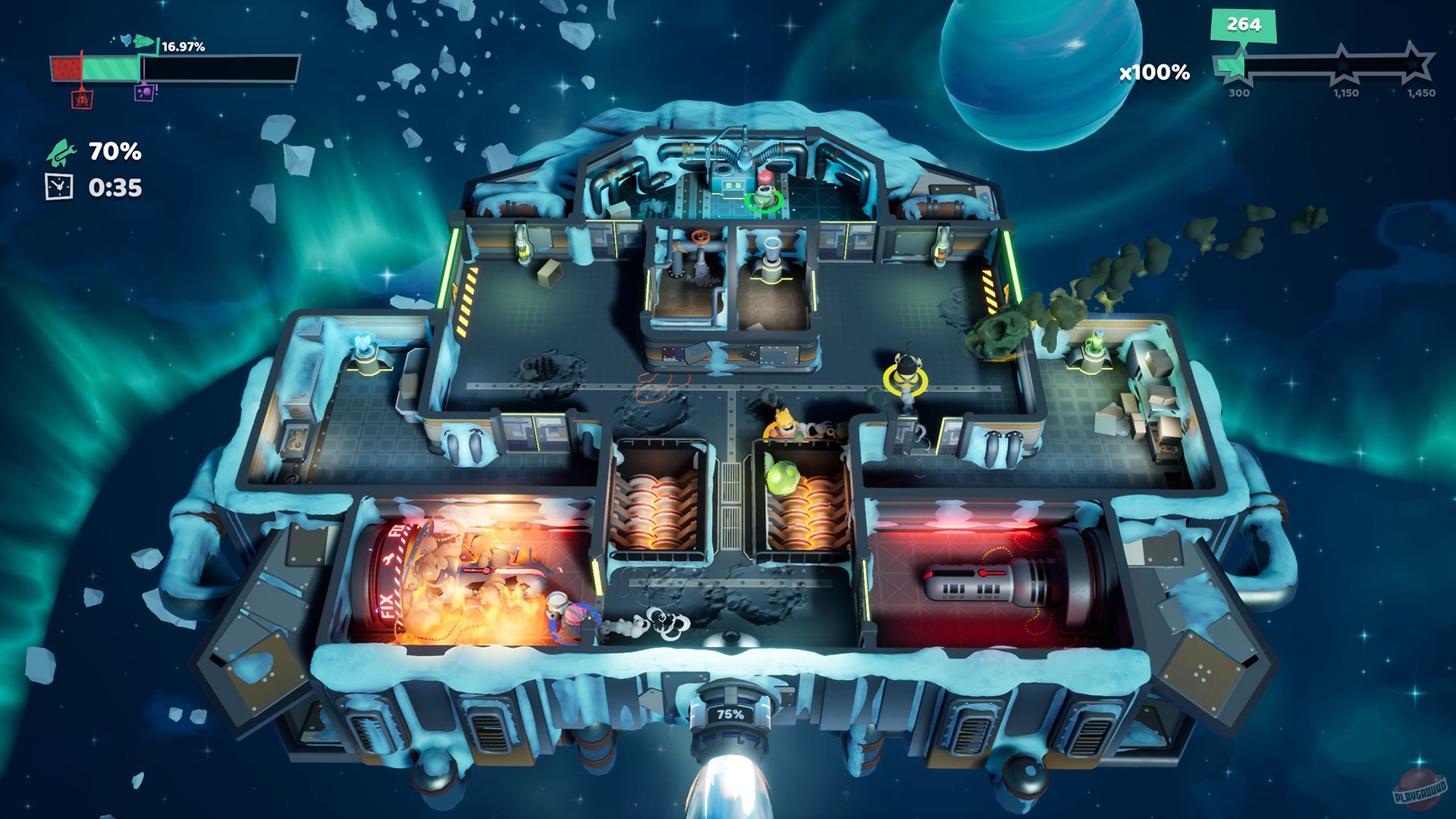The width and height of the screenshot is (1456, 819).
Task: Click the green star marker above the 300 label
Action: pyautogui.click(x=1238, y=66)
